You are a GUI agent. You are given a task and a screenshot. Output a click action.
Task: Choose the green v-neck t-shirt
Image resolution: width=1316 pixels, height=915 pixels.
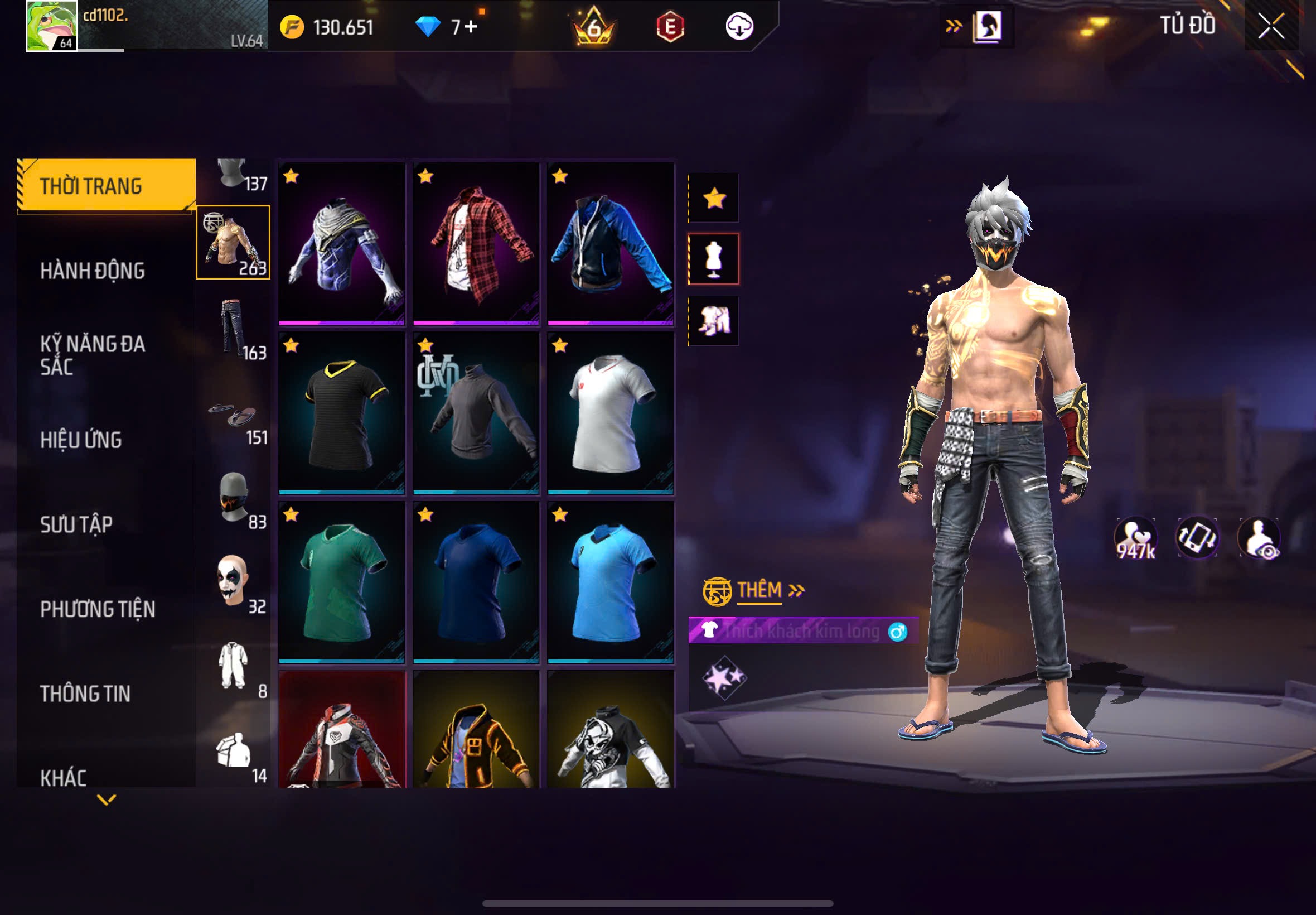(342, 582)
